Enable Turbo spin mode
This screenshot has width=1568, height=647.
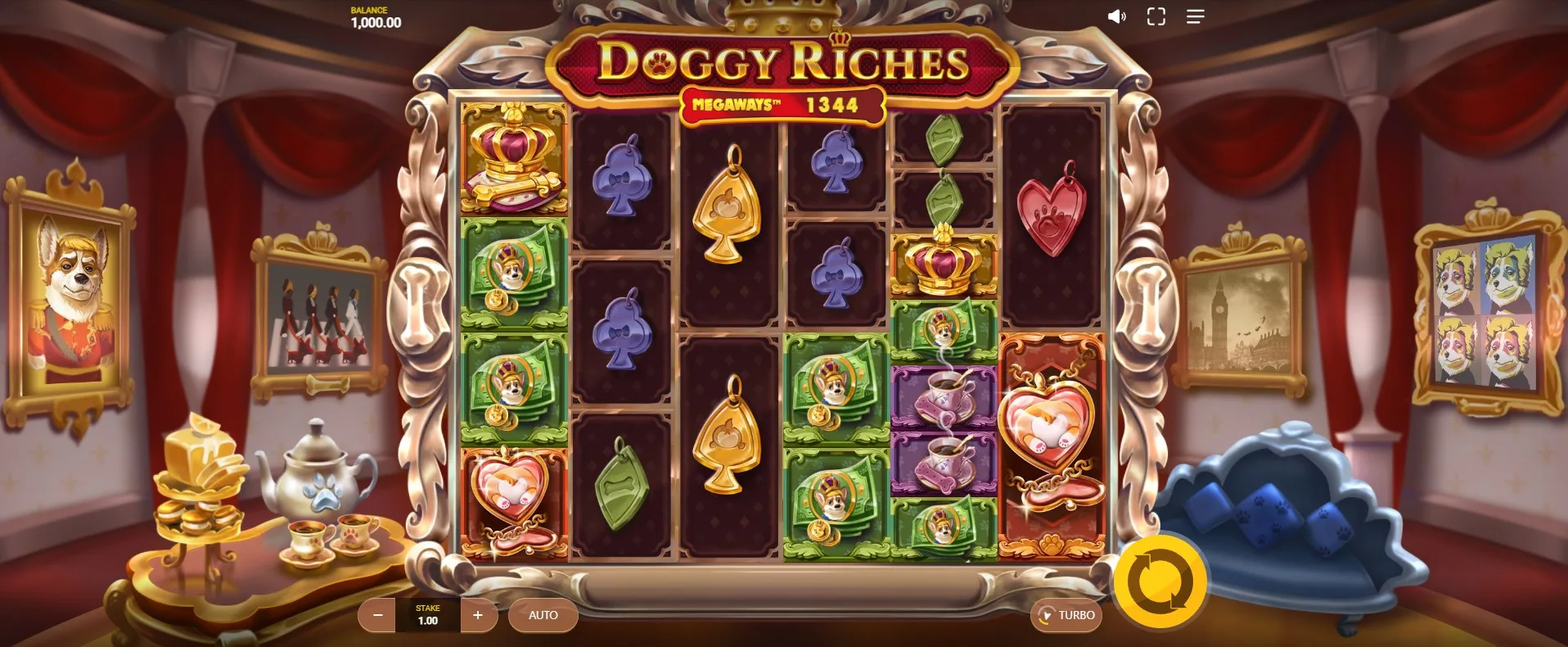[1066, 615]
